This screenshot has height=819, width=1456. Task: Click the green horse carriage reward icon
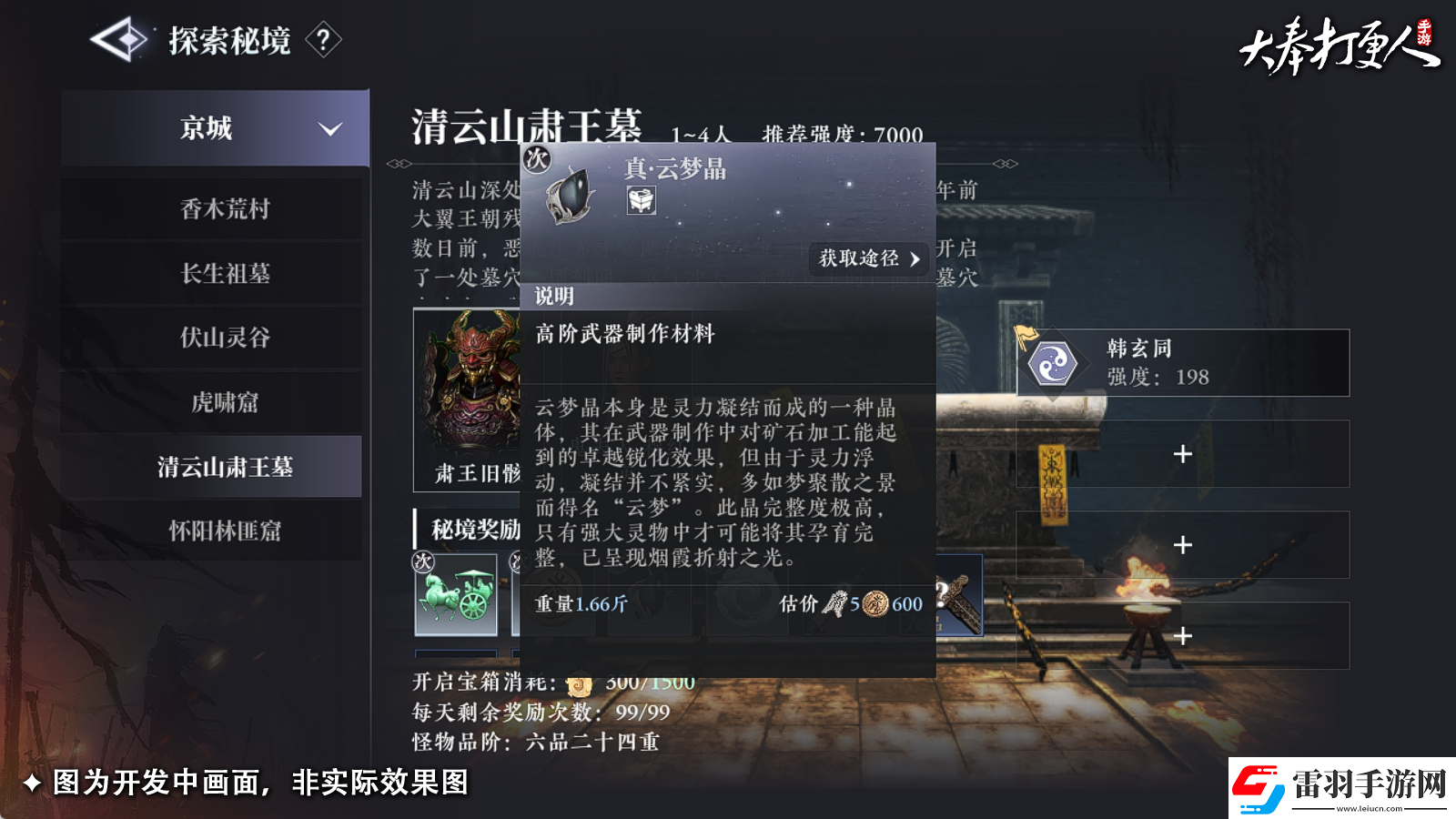456,591
